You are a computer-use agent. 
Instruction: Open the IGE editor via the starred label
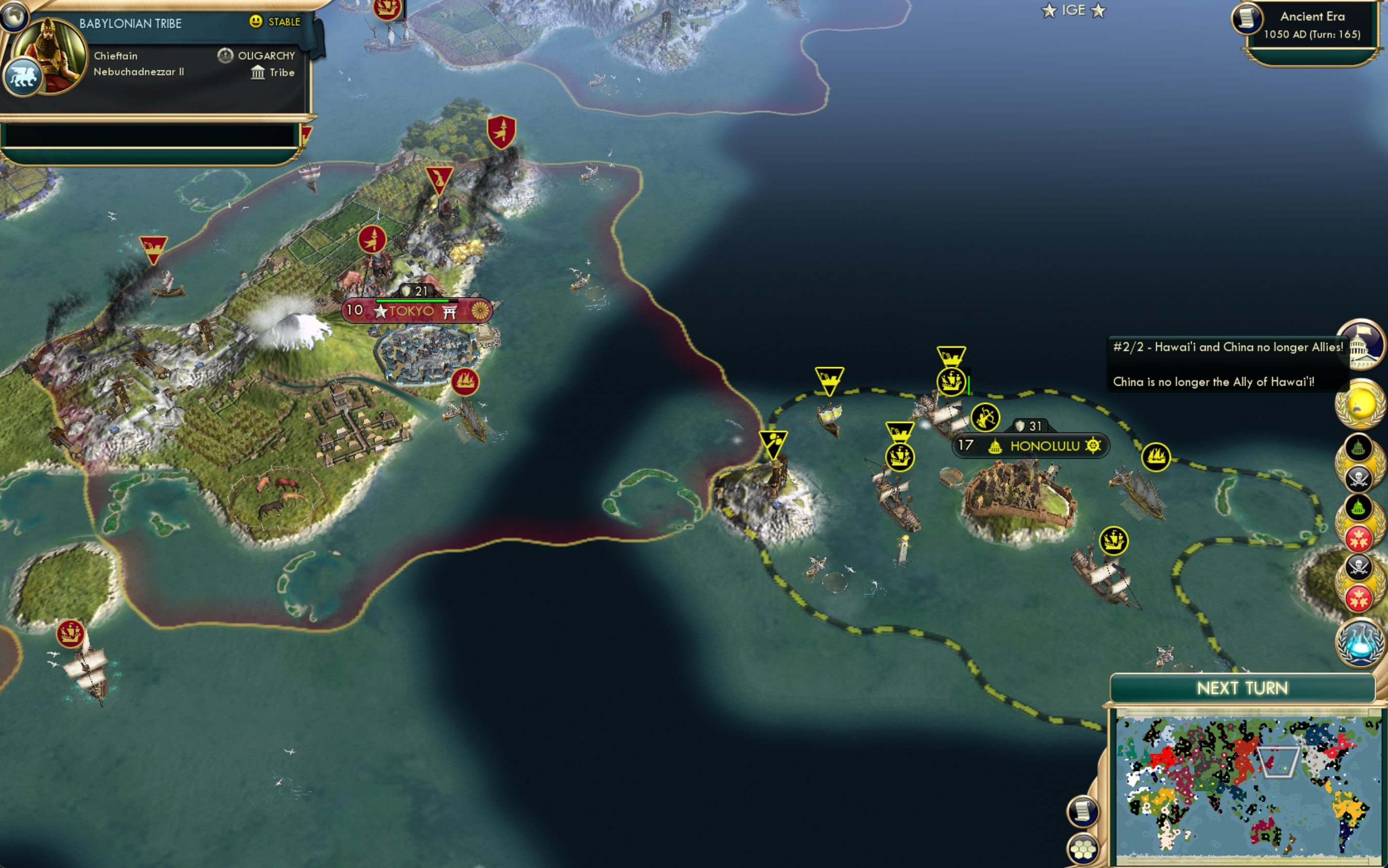pos(1074,10)
